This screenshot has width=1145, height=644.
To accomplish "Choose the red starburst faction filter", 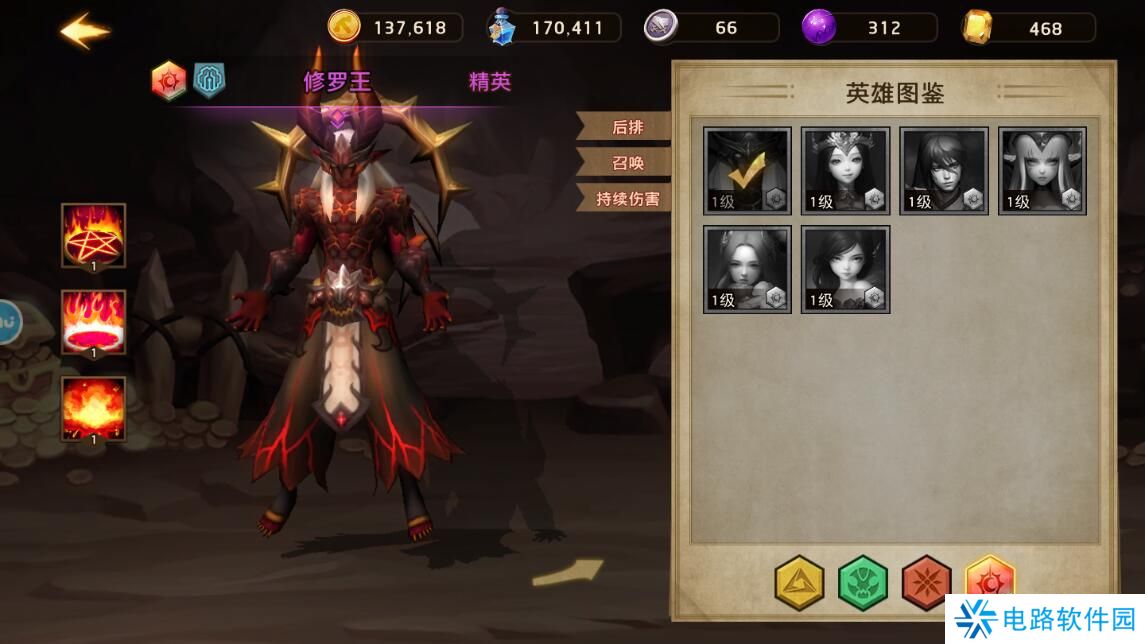I will click(926, 583).
